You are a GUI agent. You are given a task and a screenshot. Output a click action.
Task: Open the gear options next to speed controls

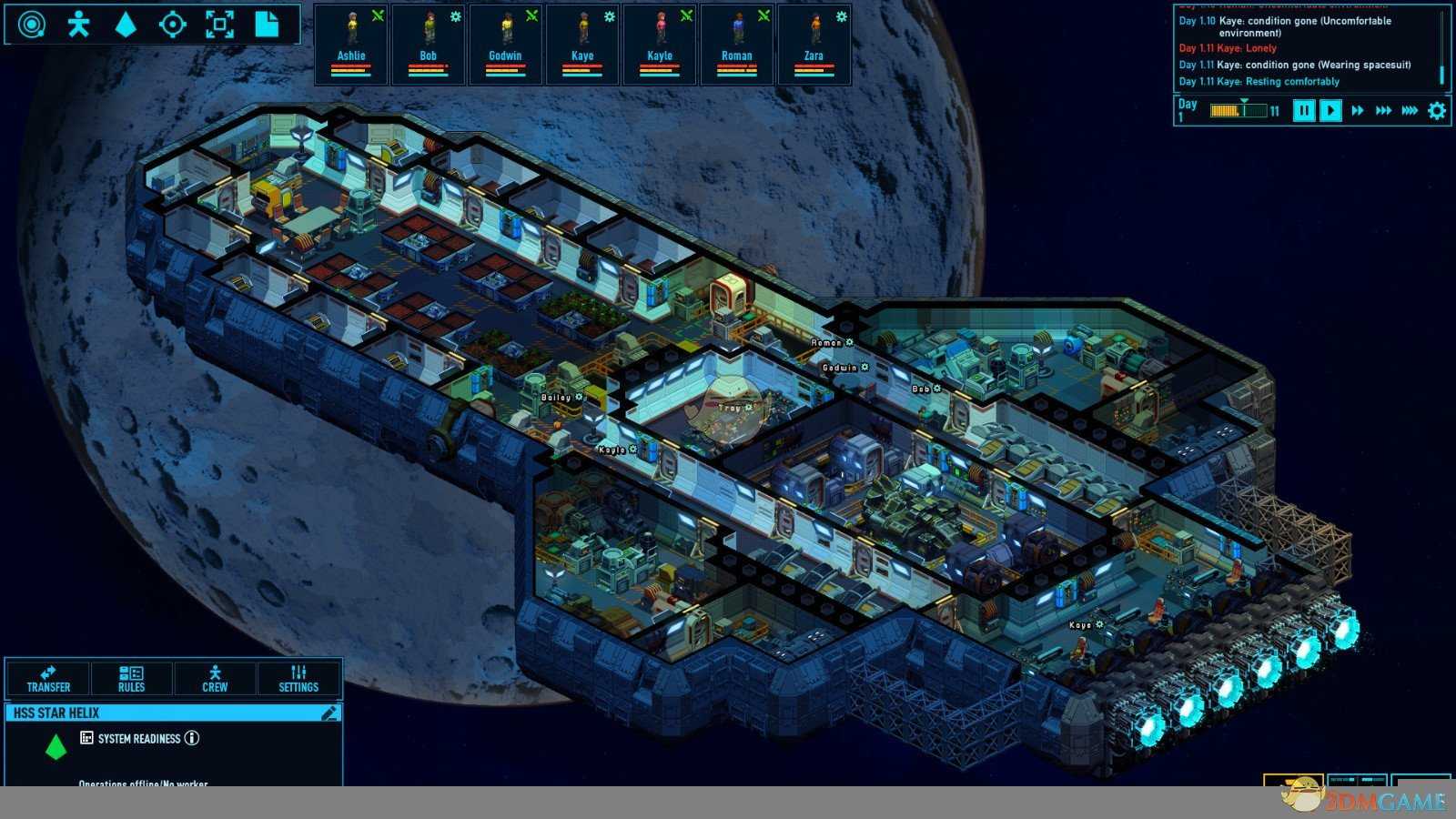[x=1437, y=111]
